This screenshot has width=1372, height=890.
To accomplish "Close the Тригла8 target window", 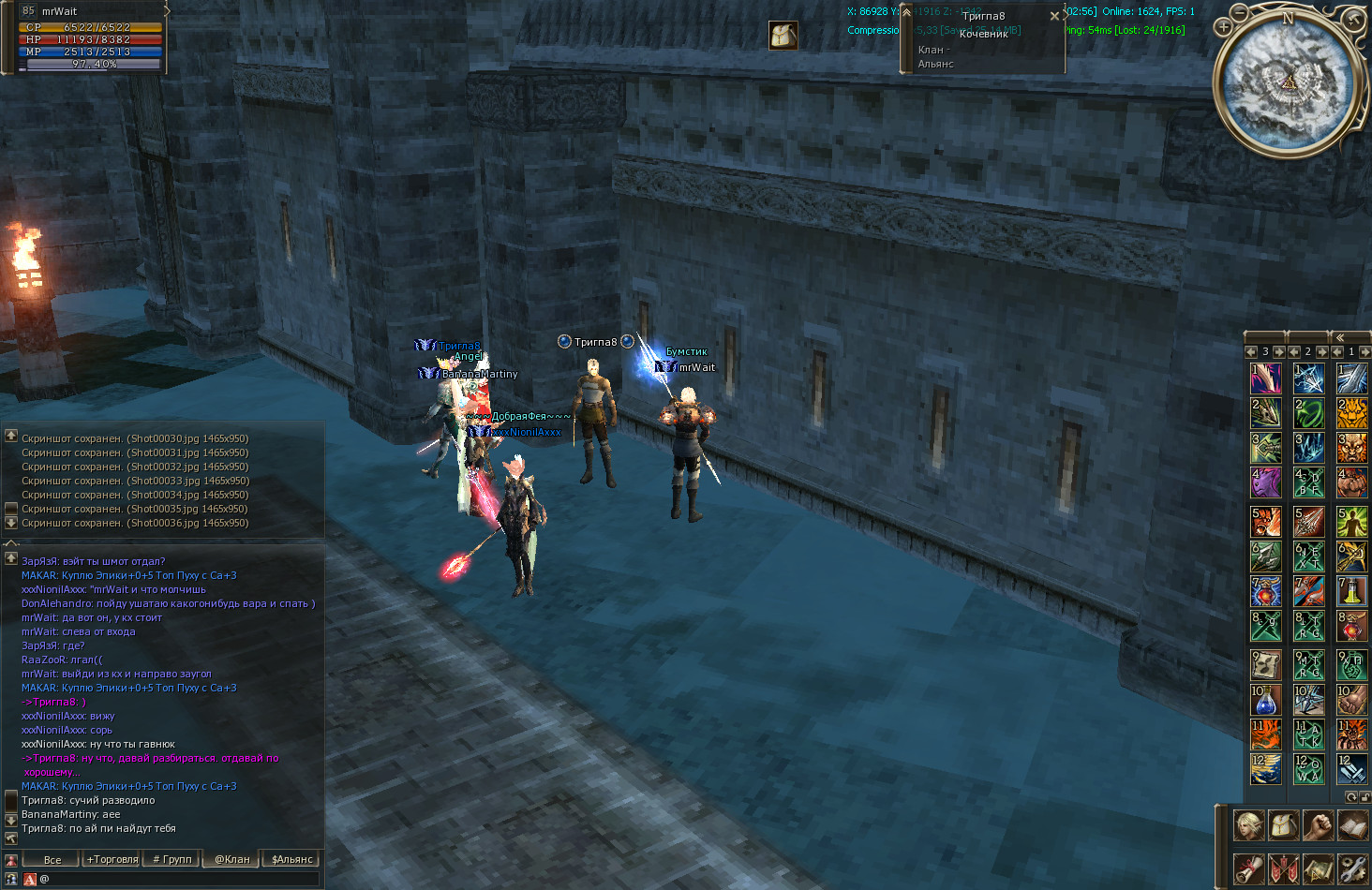I will point(1054,16).
